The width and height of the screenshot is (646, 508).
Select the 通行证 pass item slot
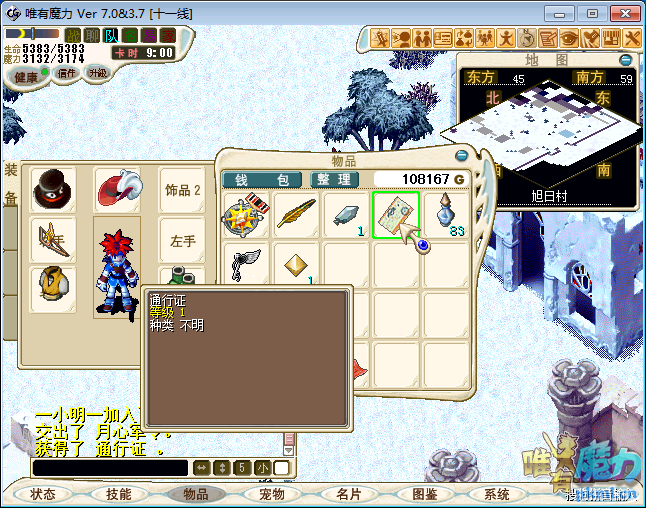(397, 216)
